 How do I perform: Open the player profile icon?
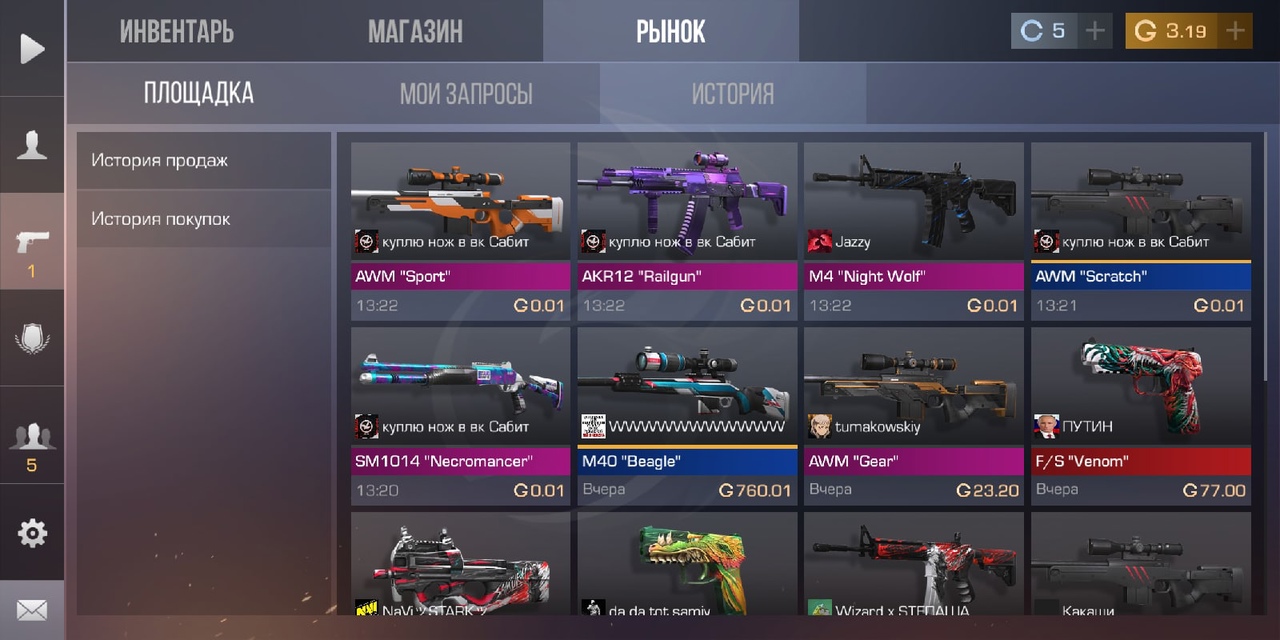[32, 146]
